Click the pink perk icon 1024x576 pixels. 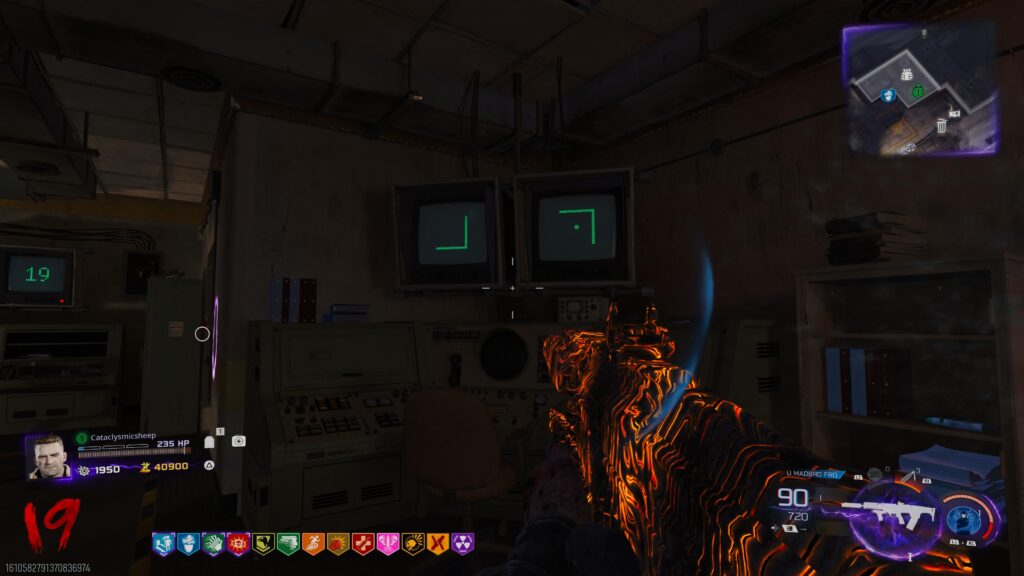pos(388,544)
